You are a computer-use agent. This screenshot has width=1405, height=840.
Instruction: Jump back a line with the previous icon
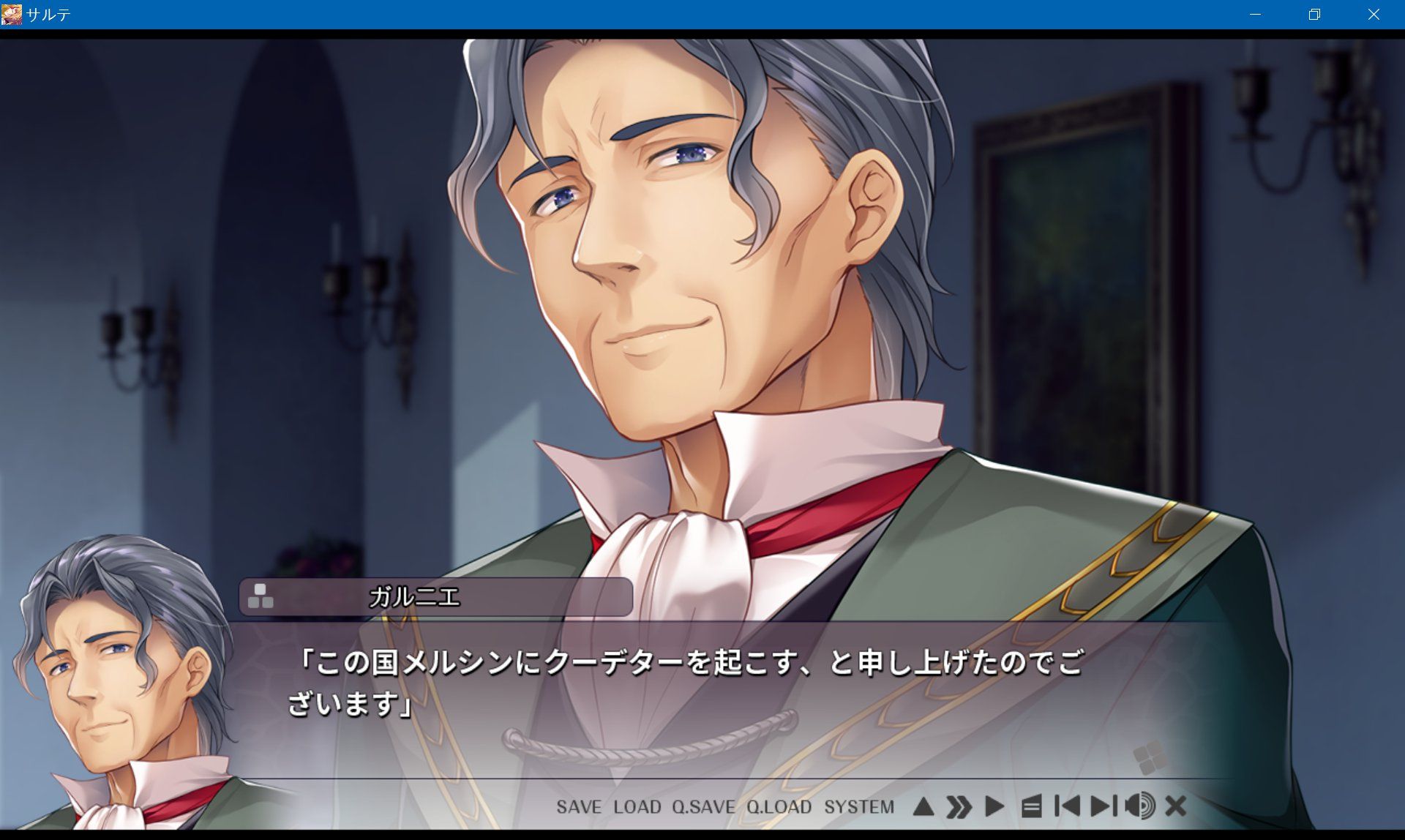point(1068,807)
